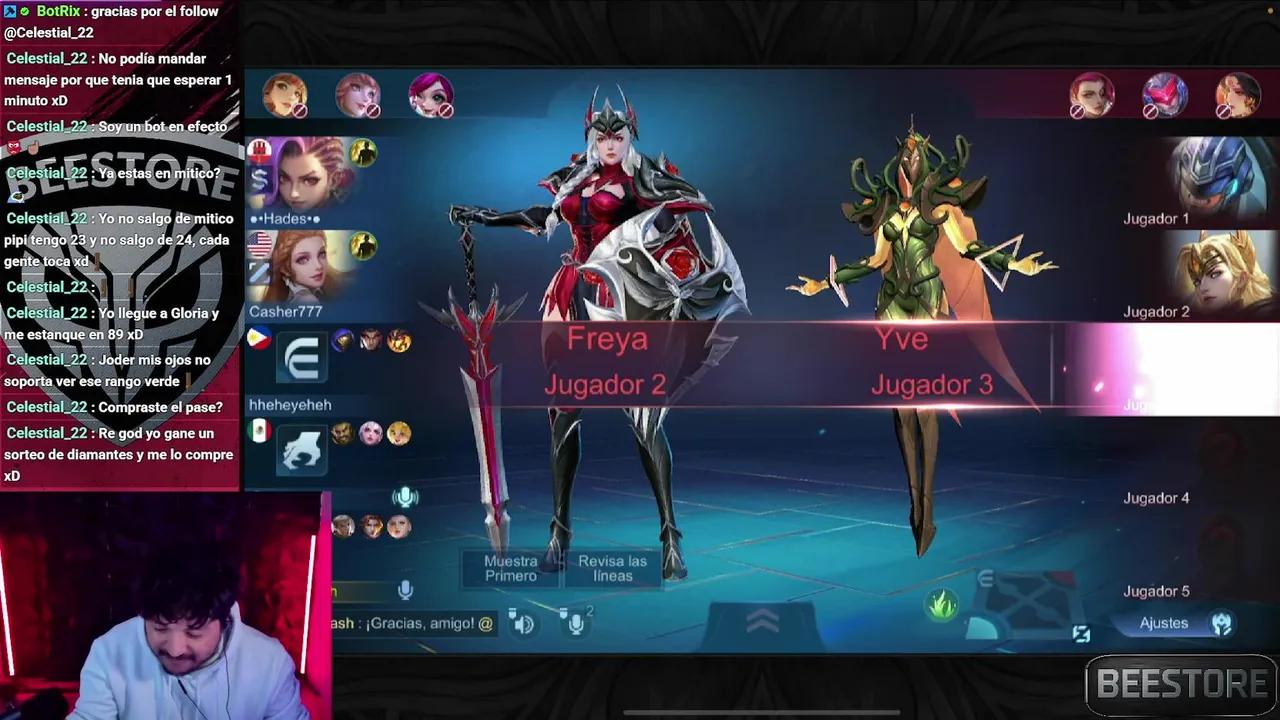The width and height of the screenshot is (1280, 720).
Task: Mute the team voice microphone
Action: [405, 497]
